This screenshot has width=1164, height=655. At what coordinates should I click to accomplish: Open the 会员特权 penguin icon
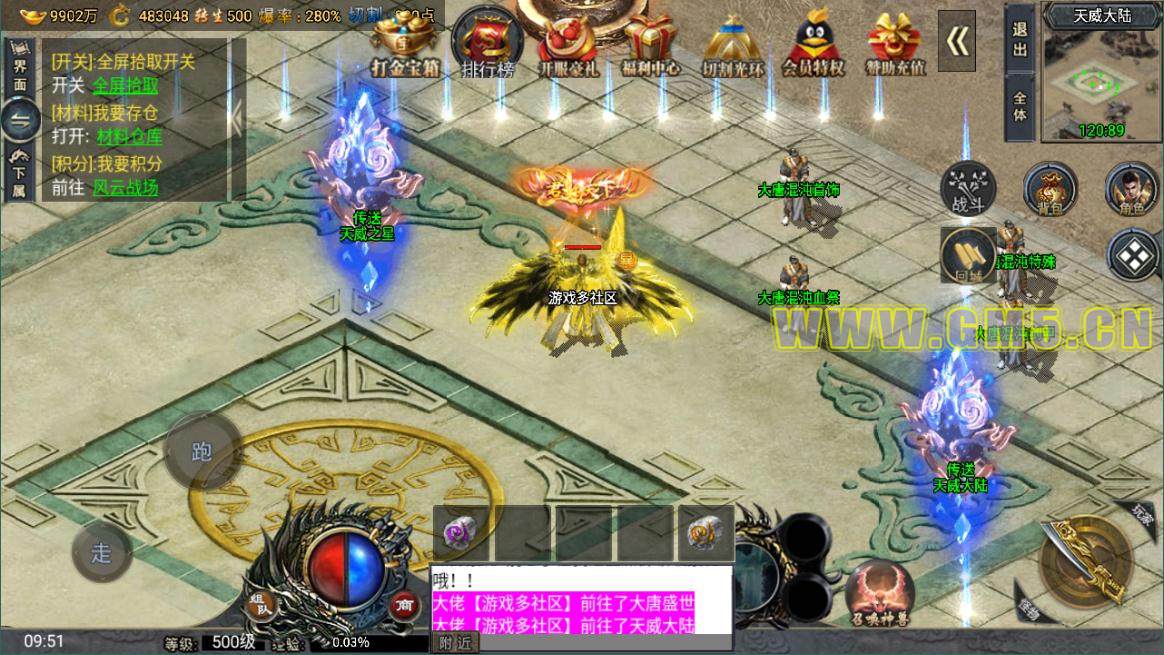click(813, 44)
